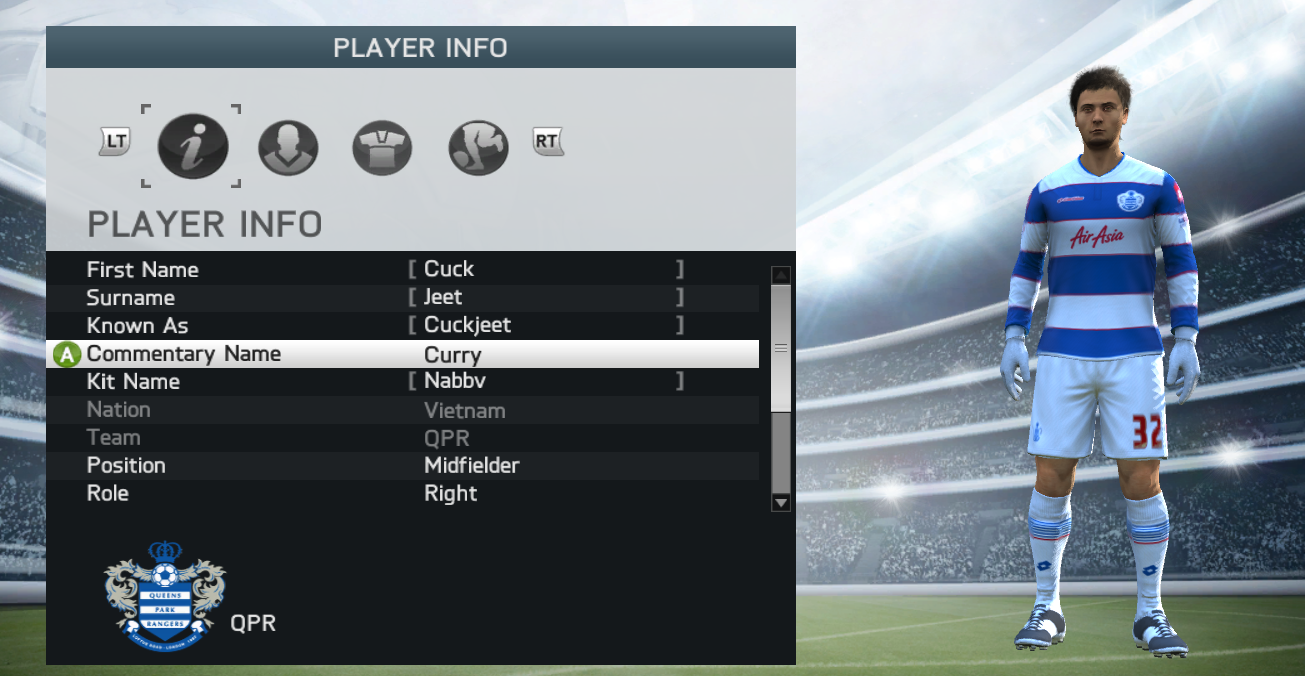
Task: Change the Known As name
Action: (x=546, y=325)
